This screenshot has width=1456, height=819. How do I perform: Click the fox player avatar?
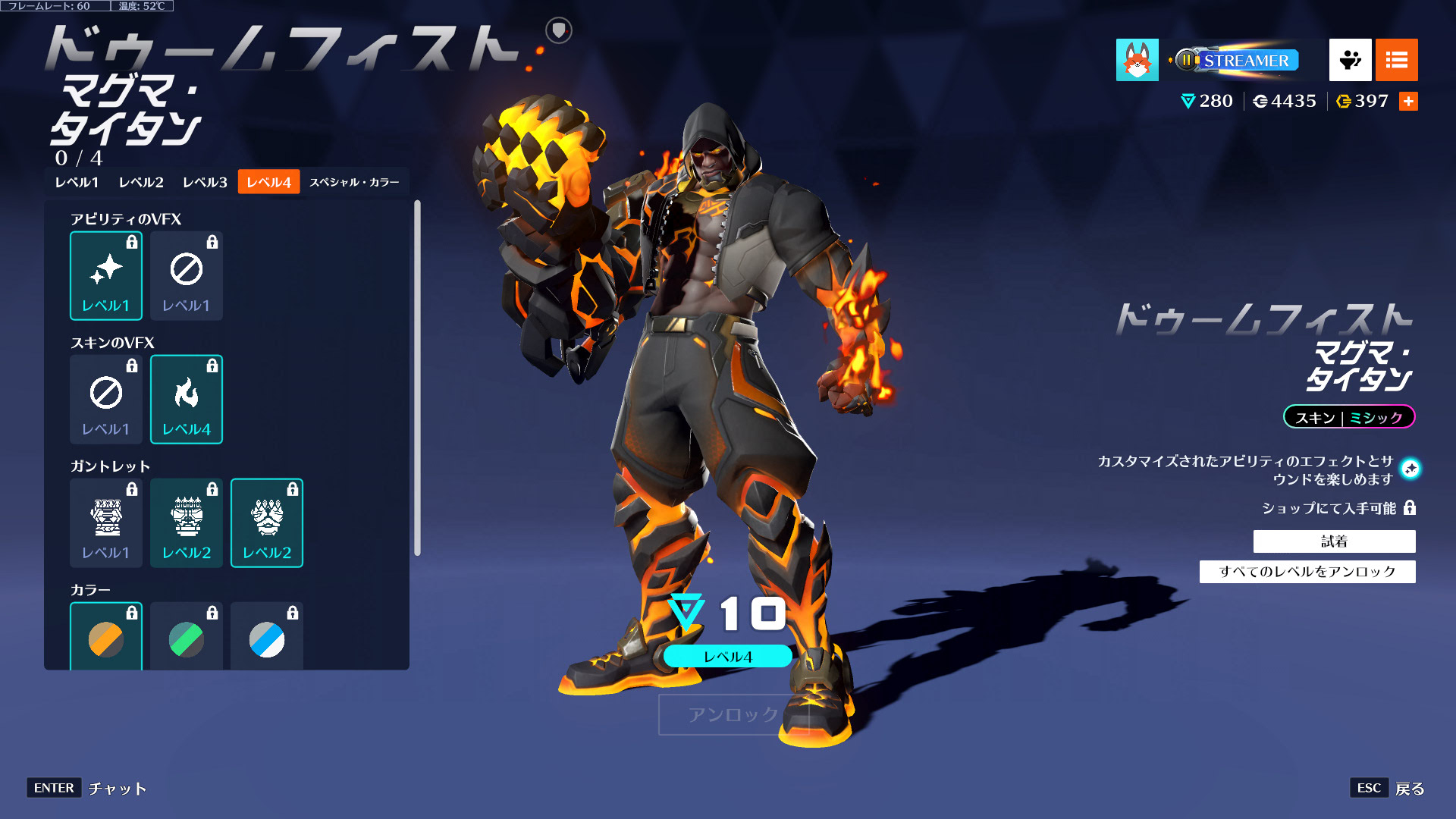[x=1137, y=60]
